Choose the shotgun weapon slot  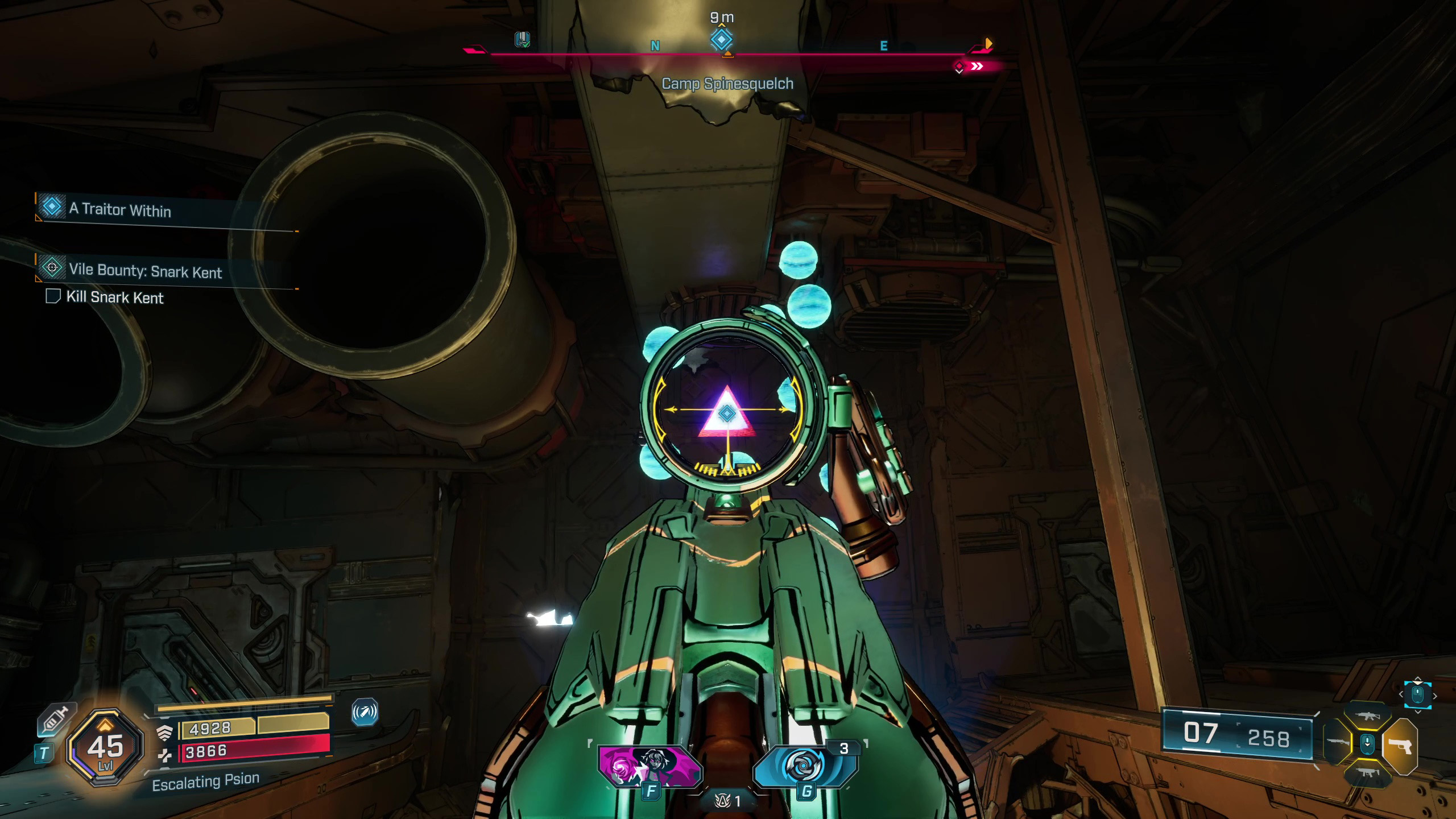(1338, 743)
